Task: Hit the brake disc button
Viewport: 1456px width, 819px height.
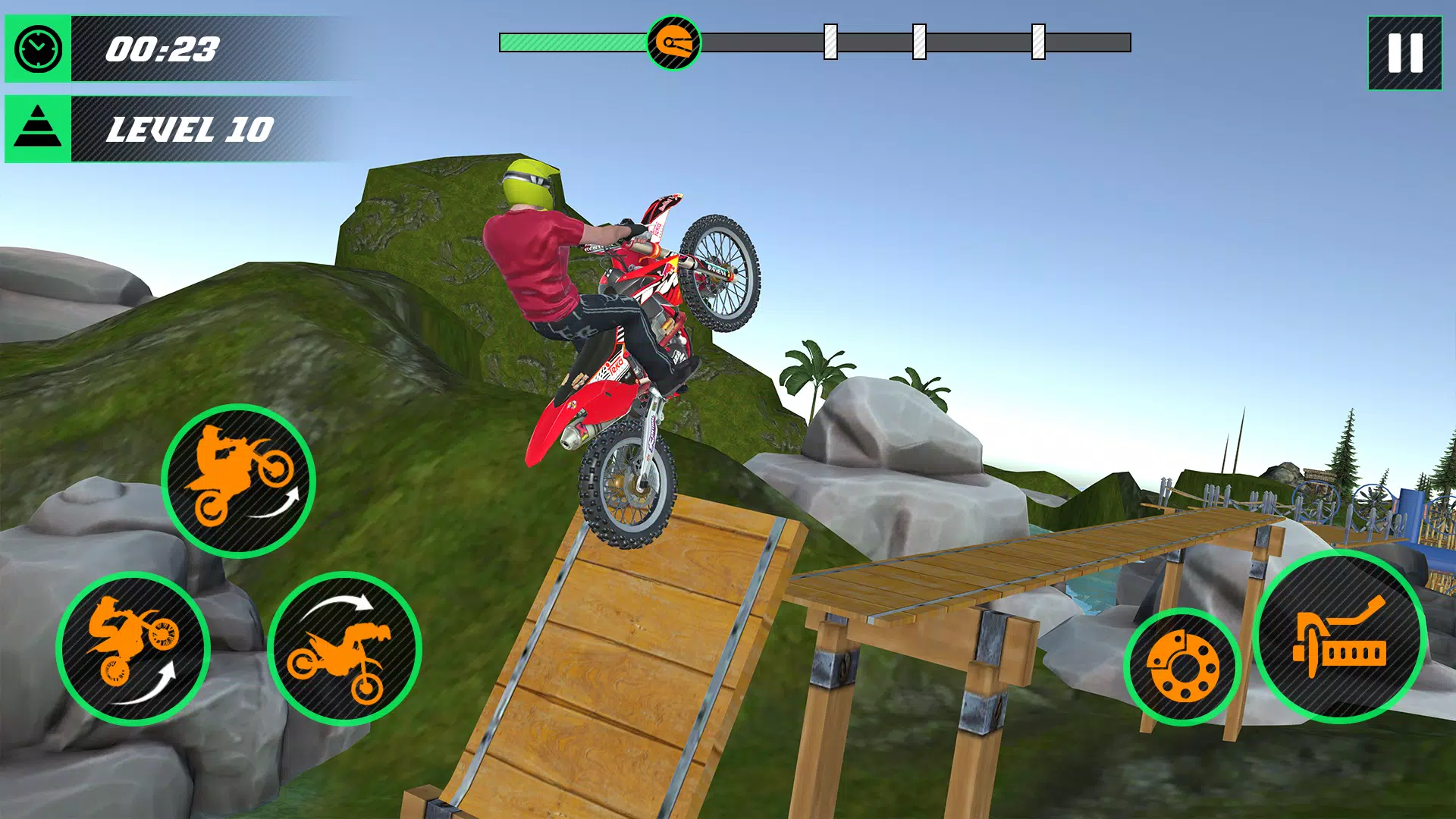Action: coord(1181,667)
